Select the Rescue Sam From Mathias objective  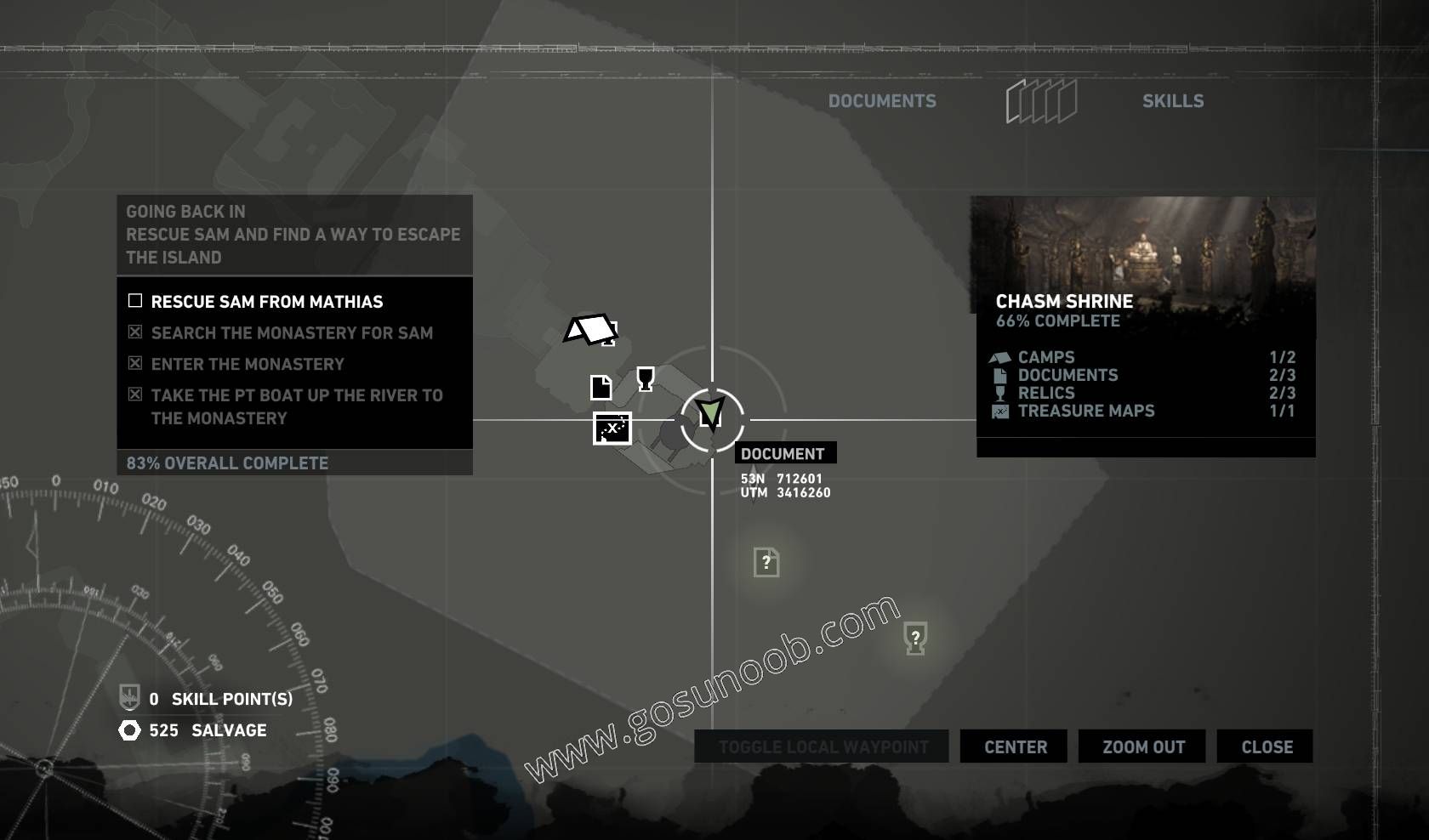(x=266, y=302)
